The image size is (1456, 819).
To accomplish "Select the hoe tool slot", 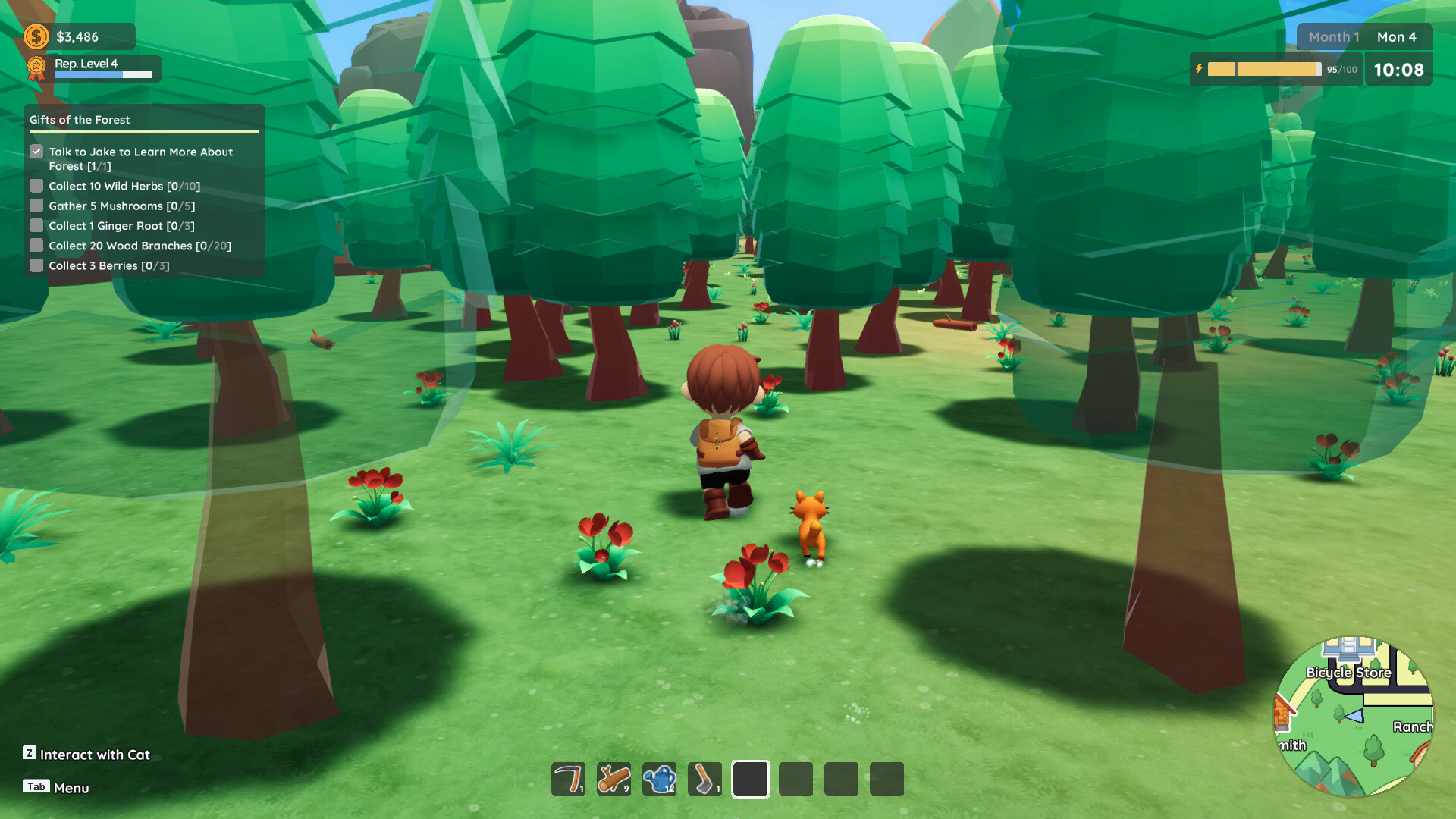I will 704,779.
